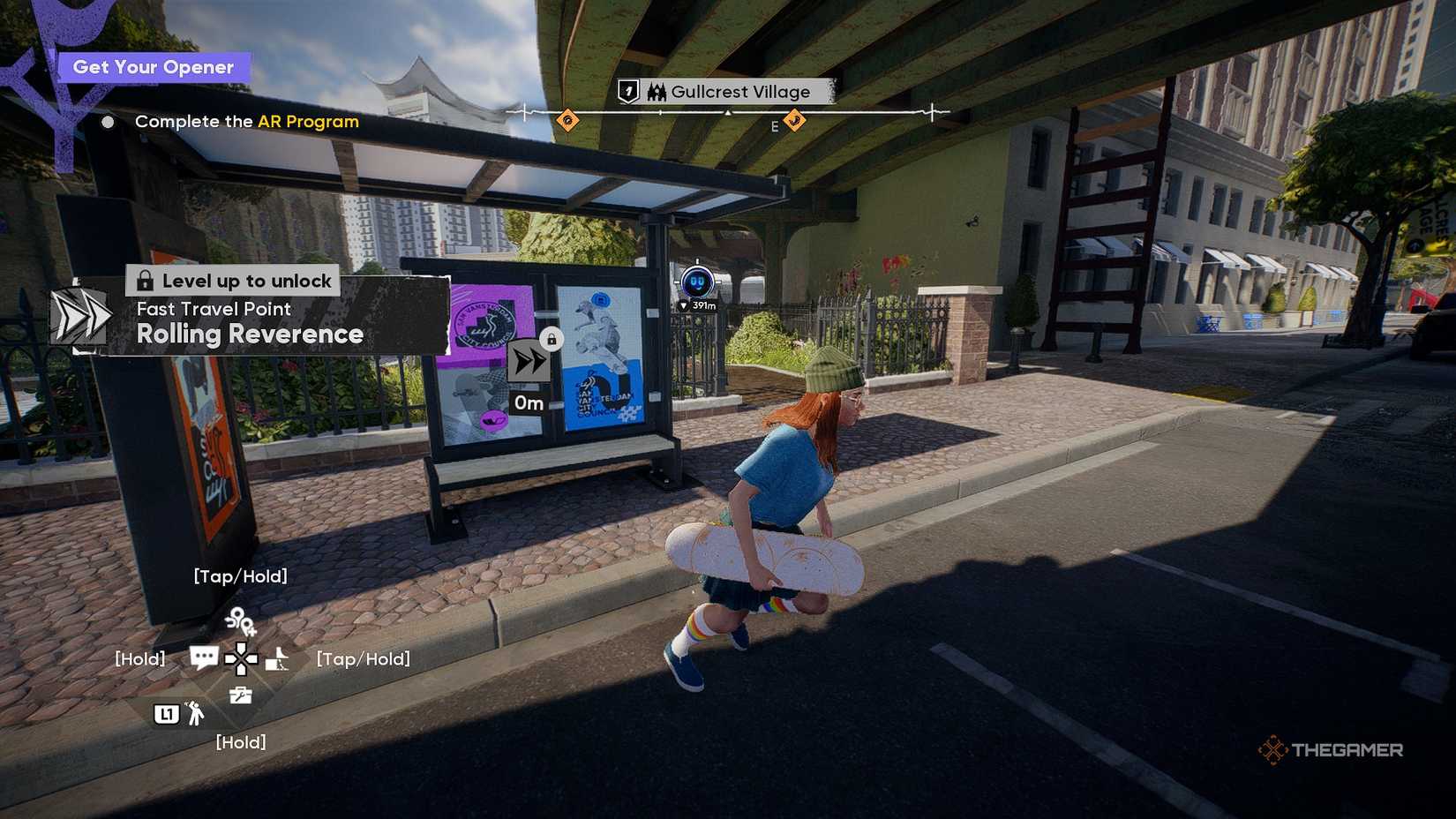Click the THEGAMER logo watermark

click(x=1332, y=750)
